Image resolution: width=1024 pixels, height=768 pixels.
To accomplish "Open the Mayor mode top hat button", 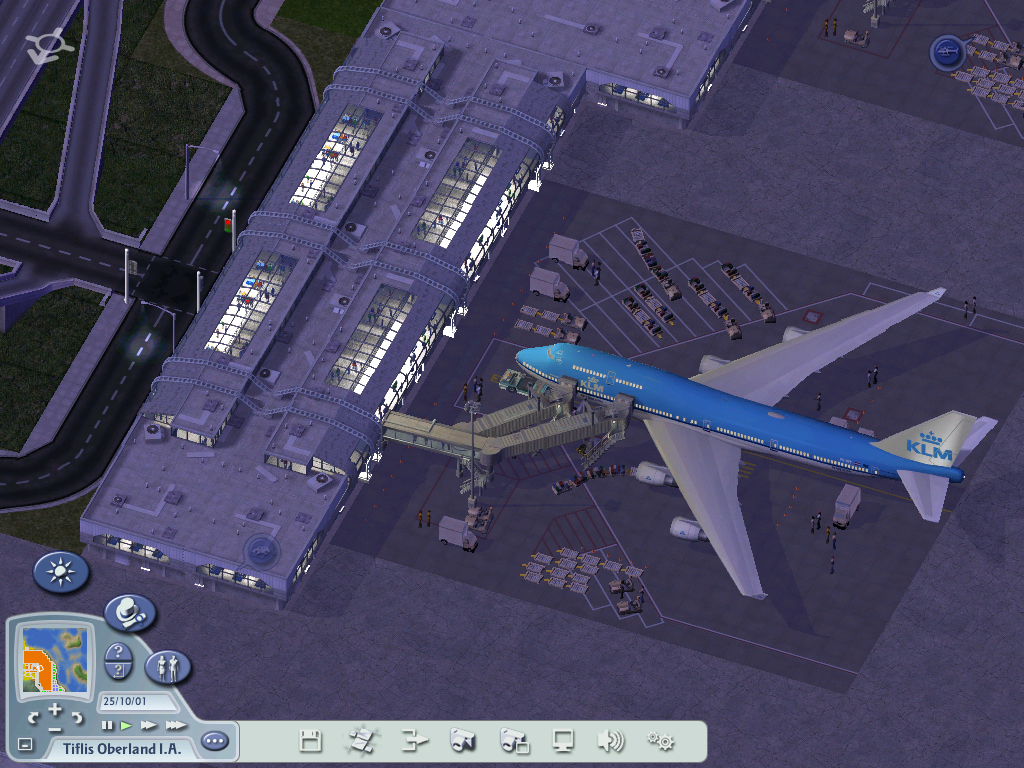I will [x=130, y=613].
